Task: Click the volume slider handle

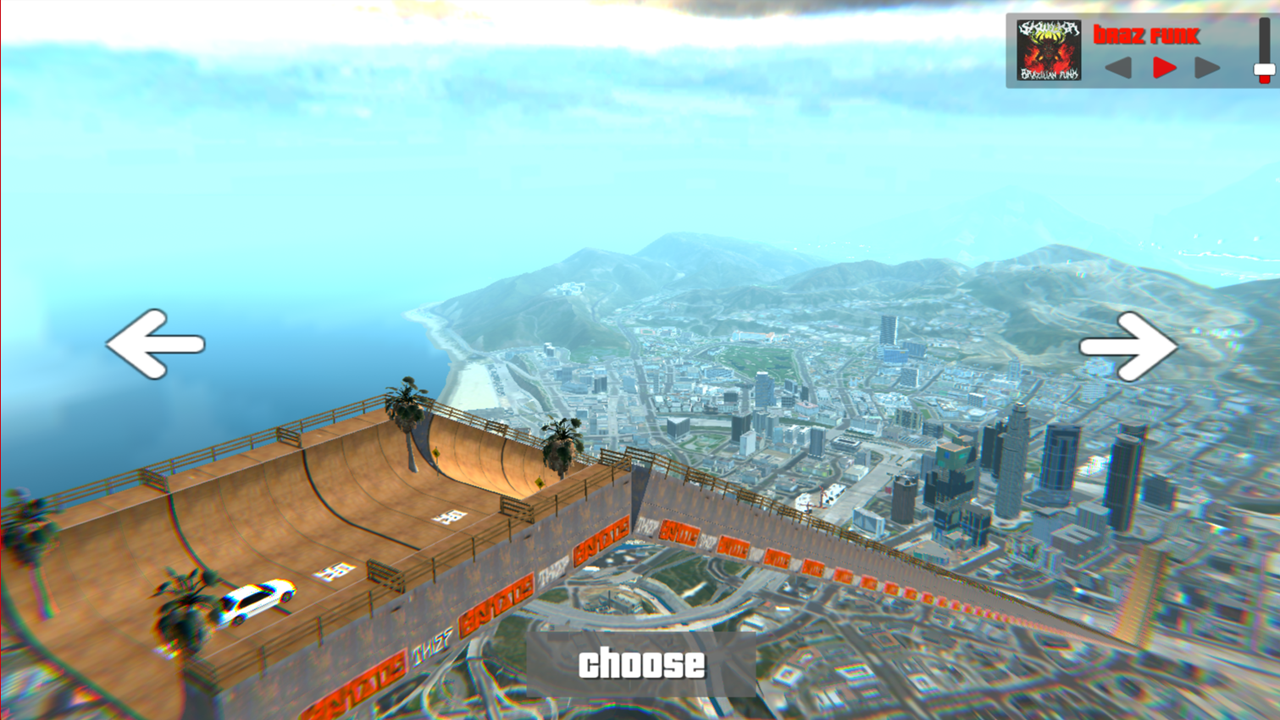Action: pos(1264,69)
